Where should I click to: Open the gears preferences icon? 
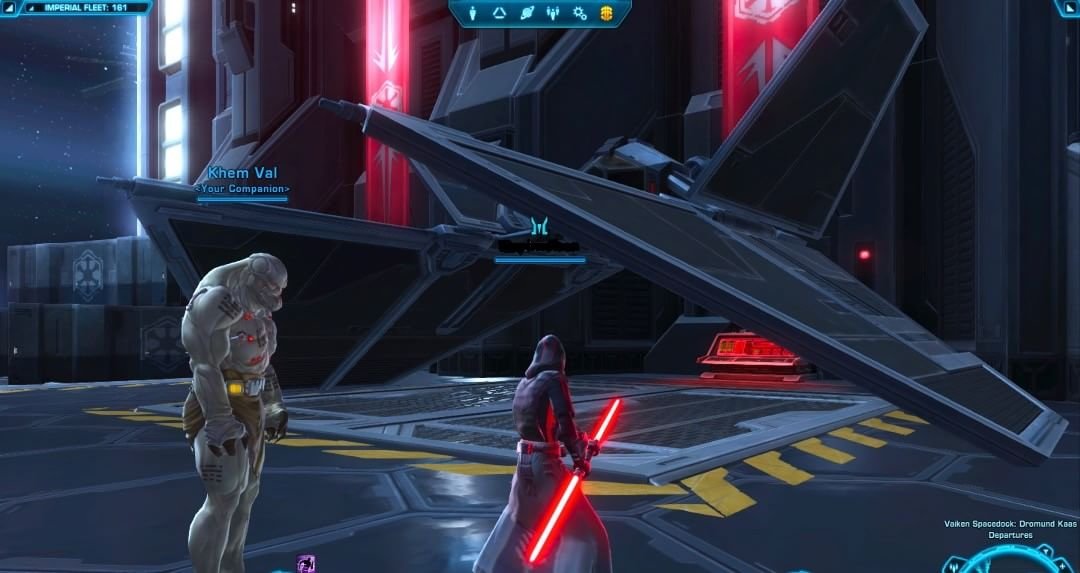tap(579, 13)
